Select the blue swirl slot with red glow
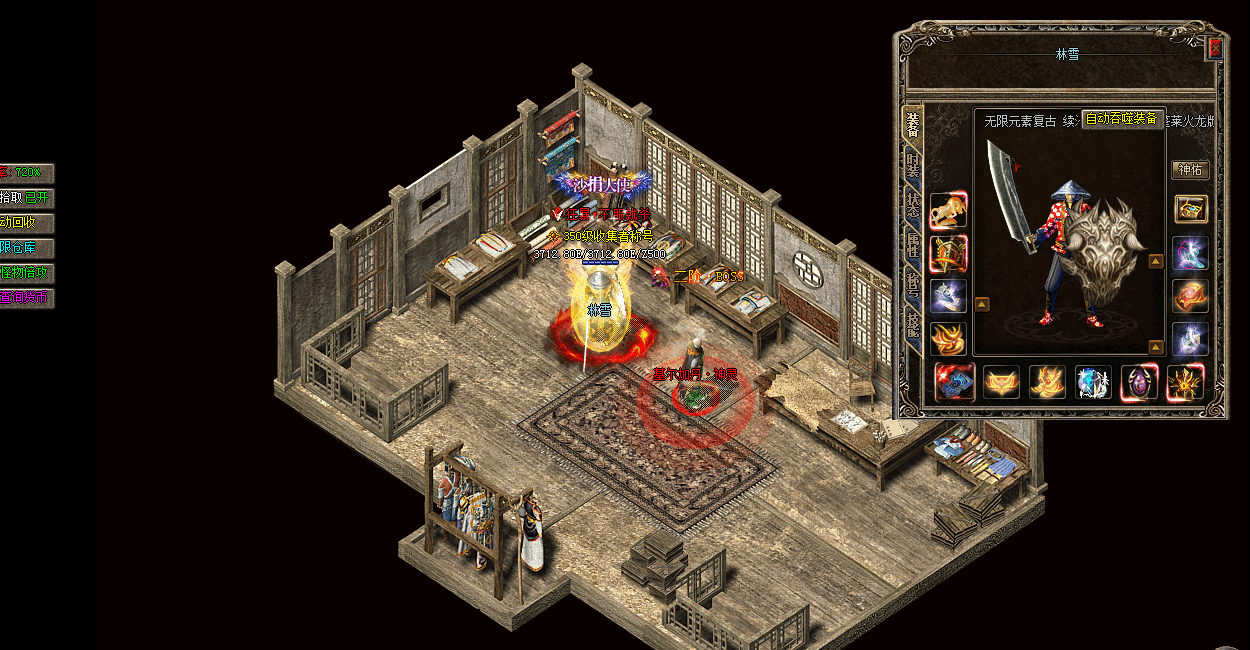This screenshot has height=650, width=1250. tap(954, 382)
